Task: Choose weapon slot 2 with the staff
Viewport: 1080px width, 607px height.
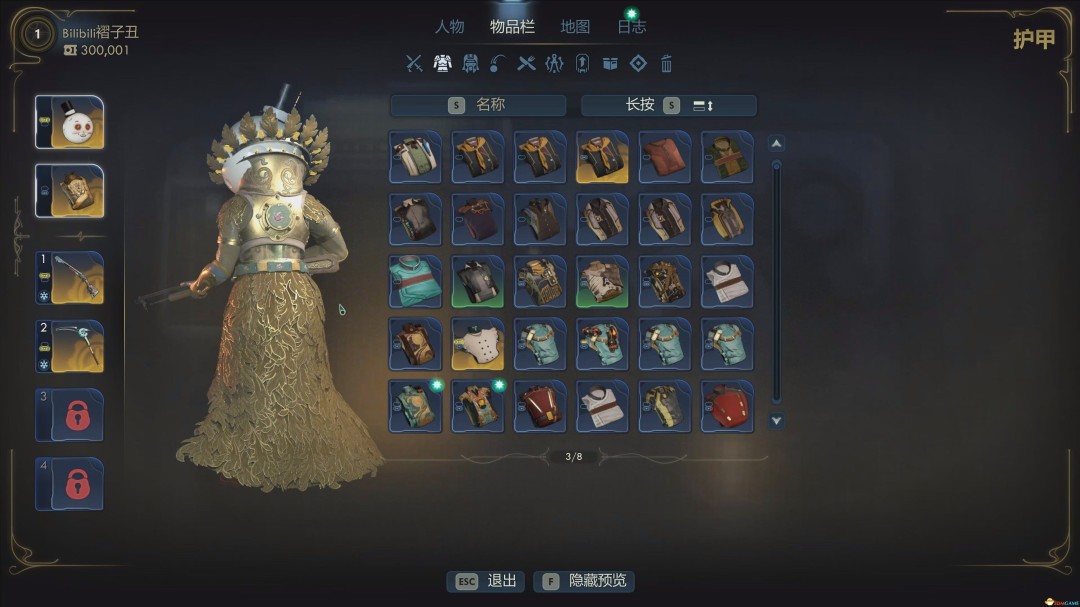Action: tap(69, 346)
